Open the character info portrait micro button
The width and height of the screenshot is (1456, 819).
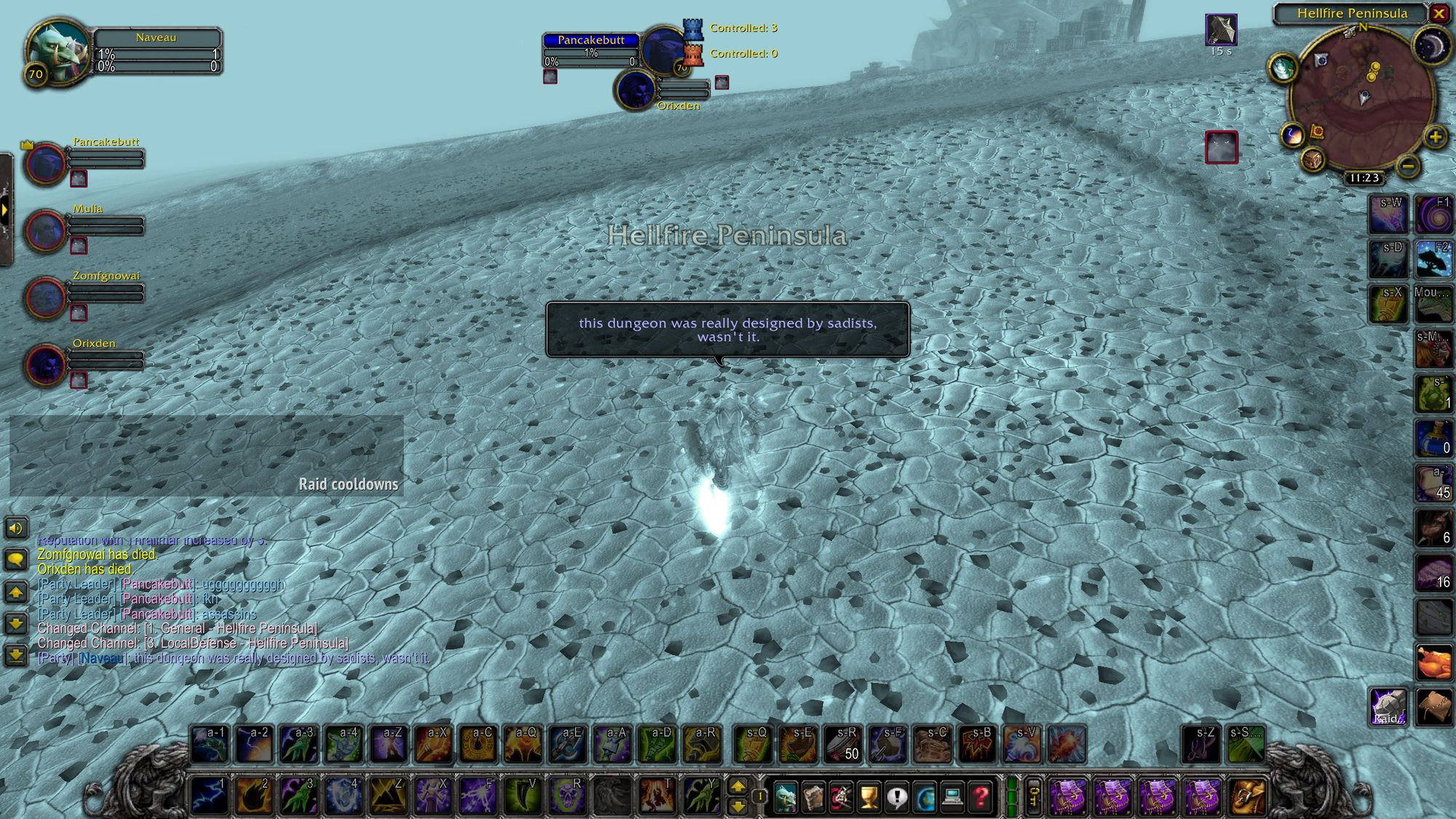(x=786, y=798)
